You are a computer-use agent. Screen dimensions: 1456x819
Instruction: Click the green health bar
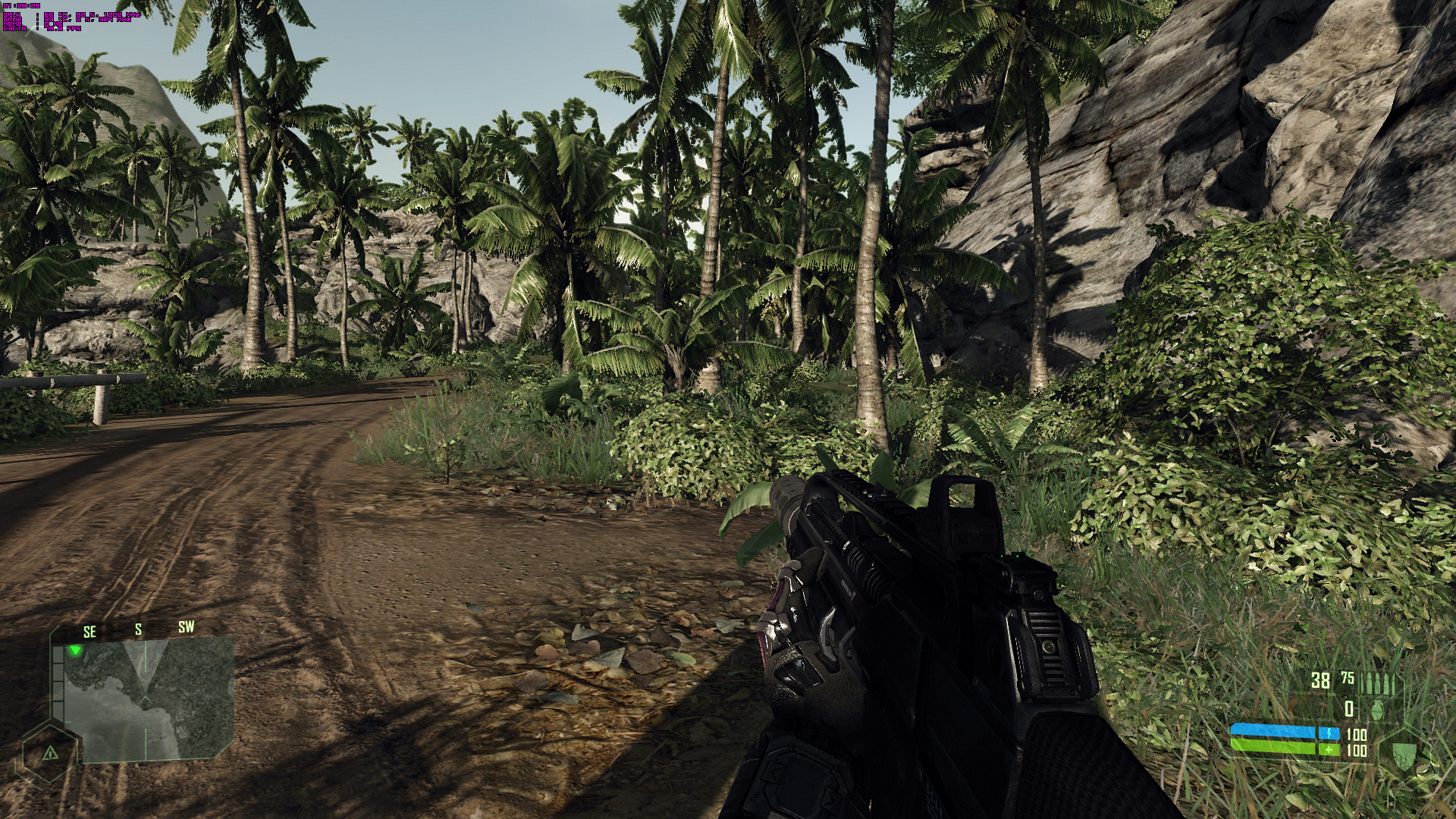(x=1273, y=746)
